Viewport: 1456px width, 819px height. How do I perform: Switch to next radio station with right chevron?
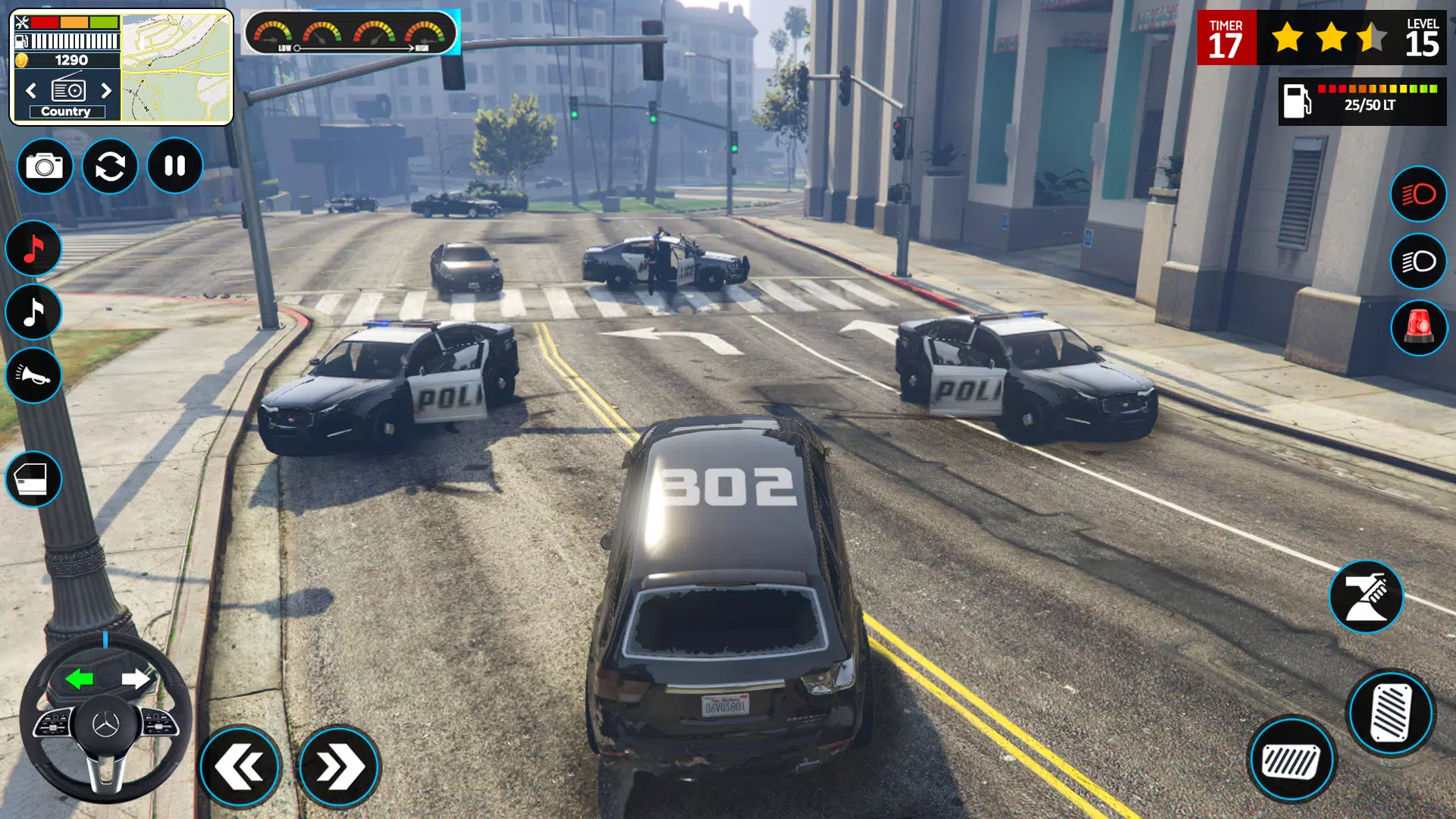[106, 90]
